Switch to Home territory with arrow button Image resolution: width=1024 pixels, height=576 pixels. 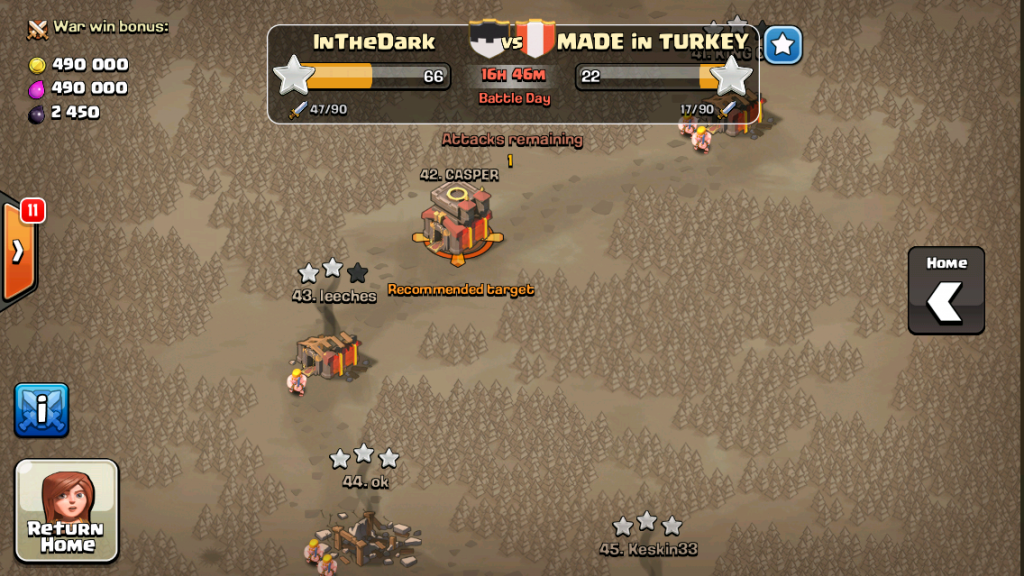tap(946, 290)
